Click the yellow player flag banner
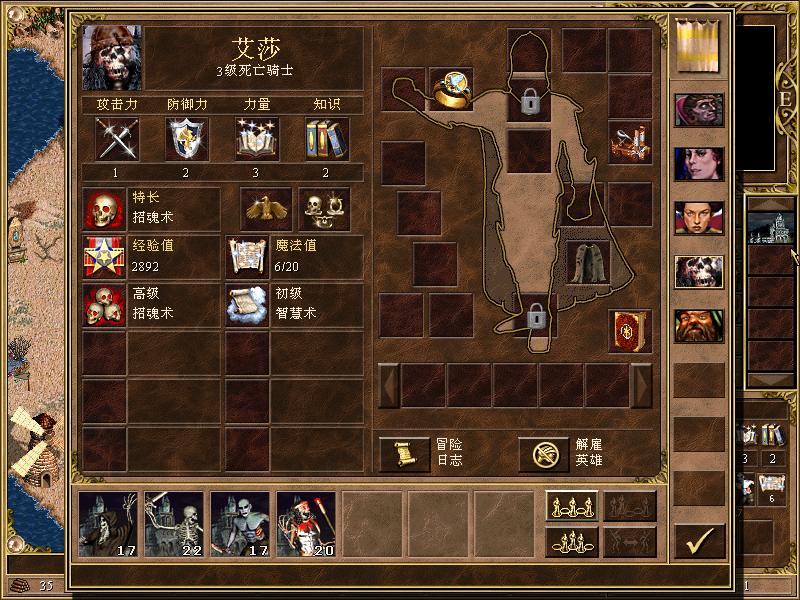Viewport: 800px width, 600px height. coord(699,46)
